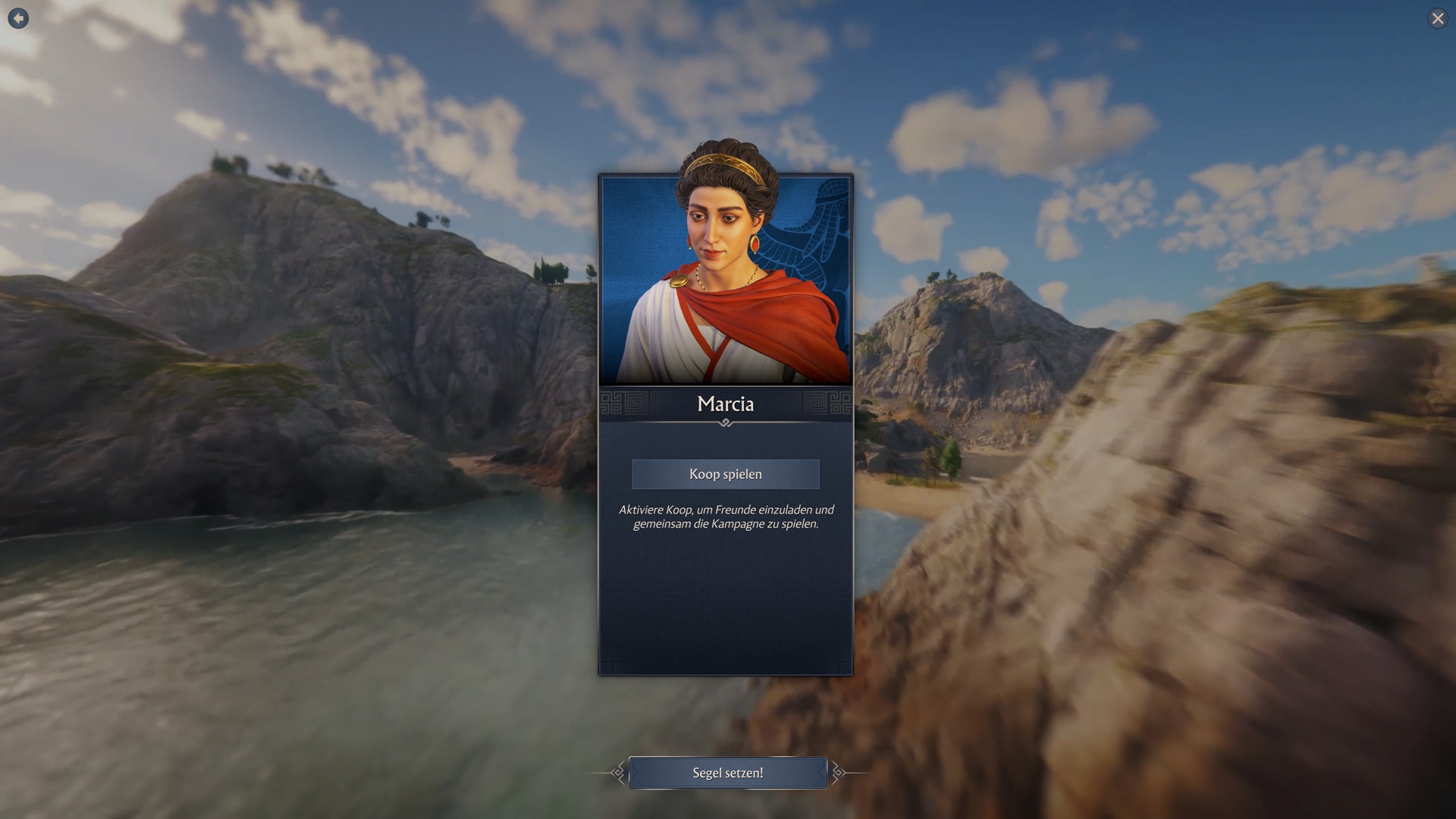
Task: Close the screen with the X button
Action: click(1437, 18)
